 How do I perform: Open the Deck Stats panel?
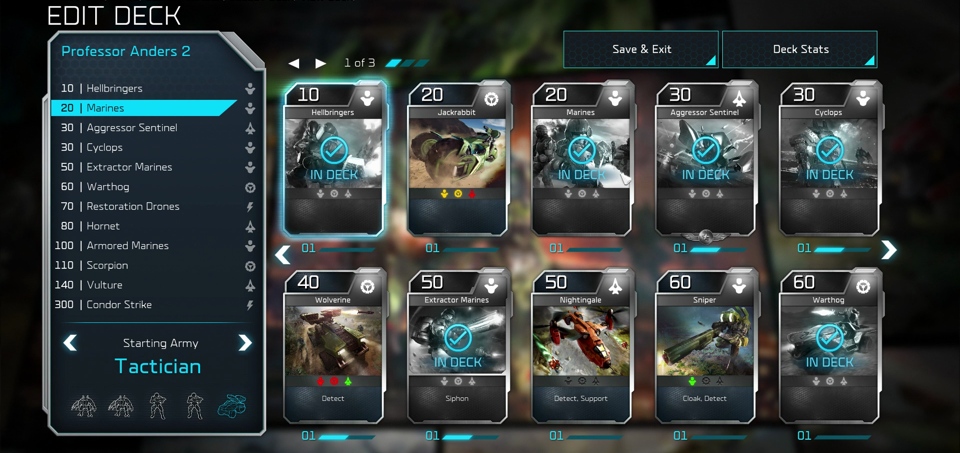(799, 50)
